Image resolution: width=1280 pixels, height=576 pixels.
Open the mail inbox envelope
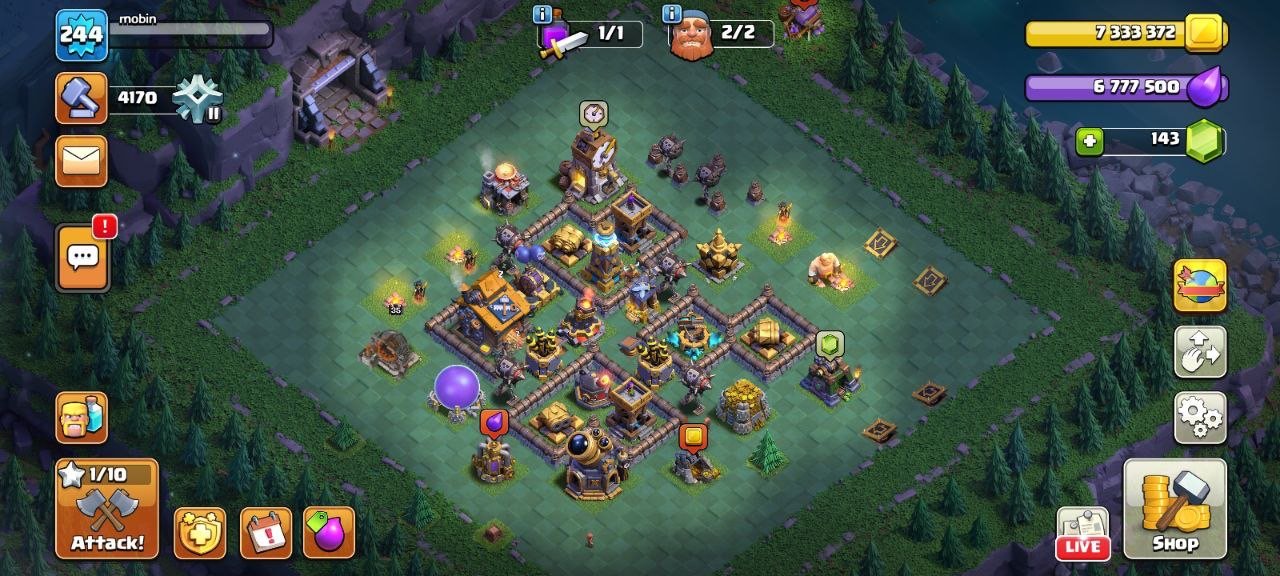pyautogui.click(x=81, y=161)
